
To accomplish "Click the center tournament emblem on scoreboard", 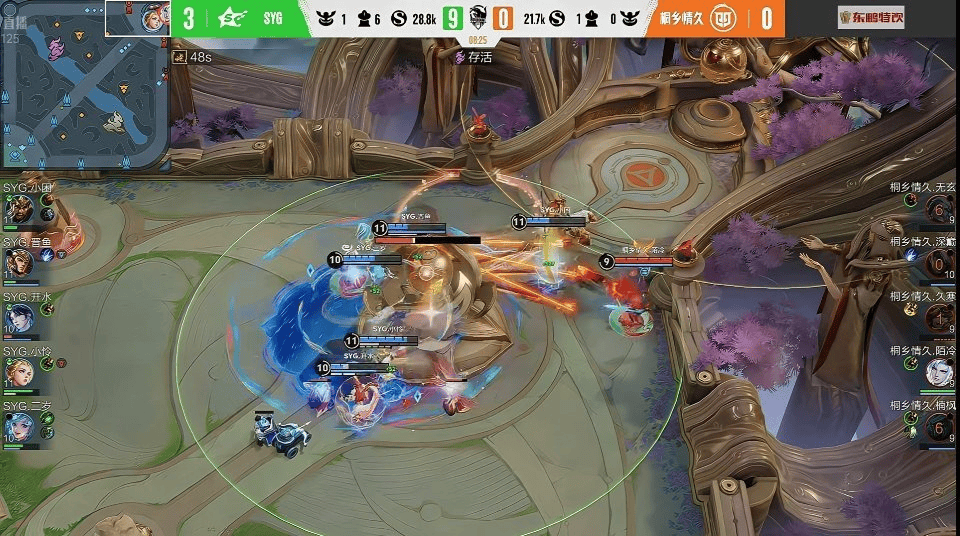I will [x=478, y=18].
